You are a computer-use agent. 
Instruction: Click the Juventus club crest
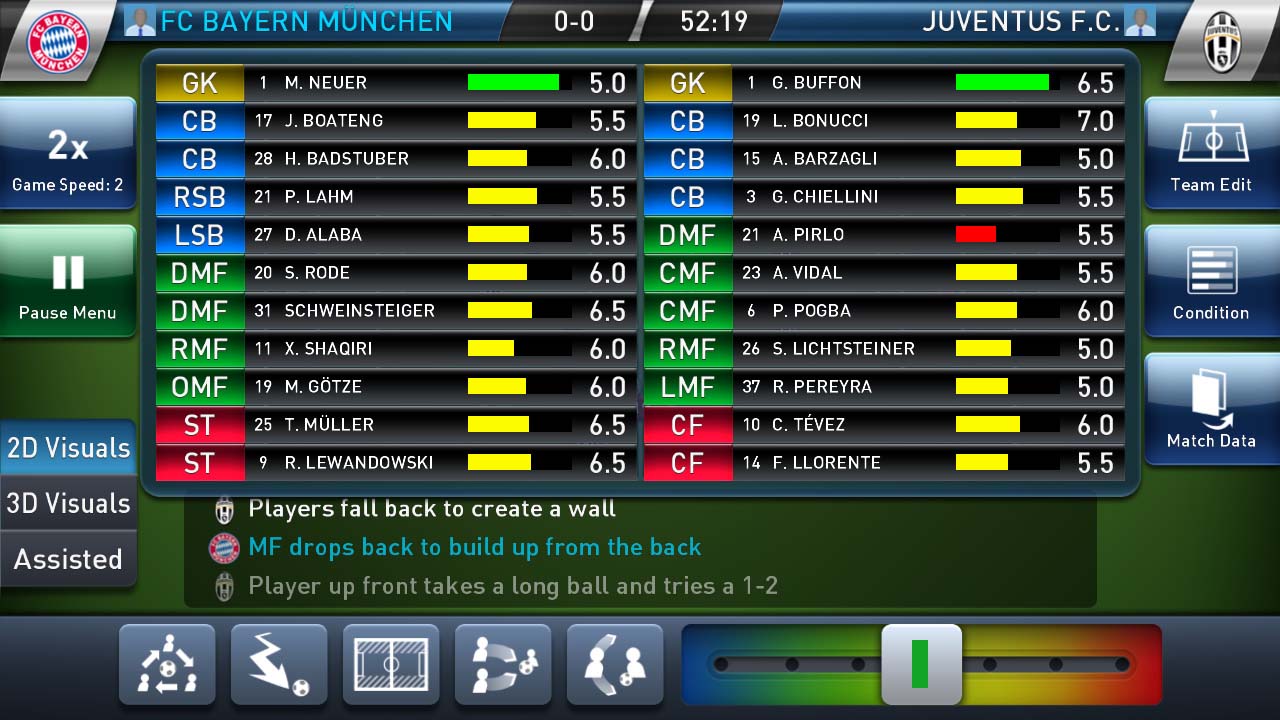tap(1221, 40)
